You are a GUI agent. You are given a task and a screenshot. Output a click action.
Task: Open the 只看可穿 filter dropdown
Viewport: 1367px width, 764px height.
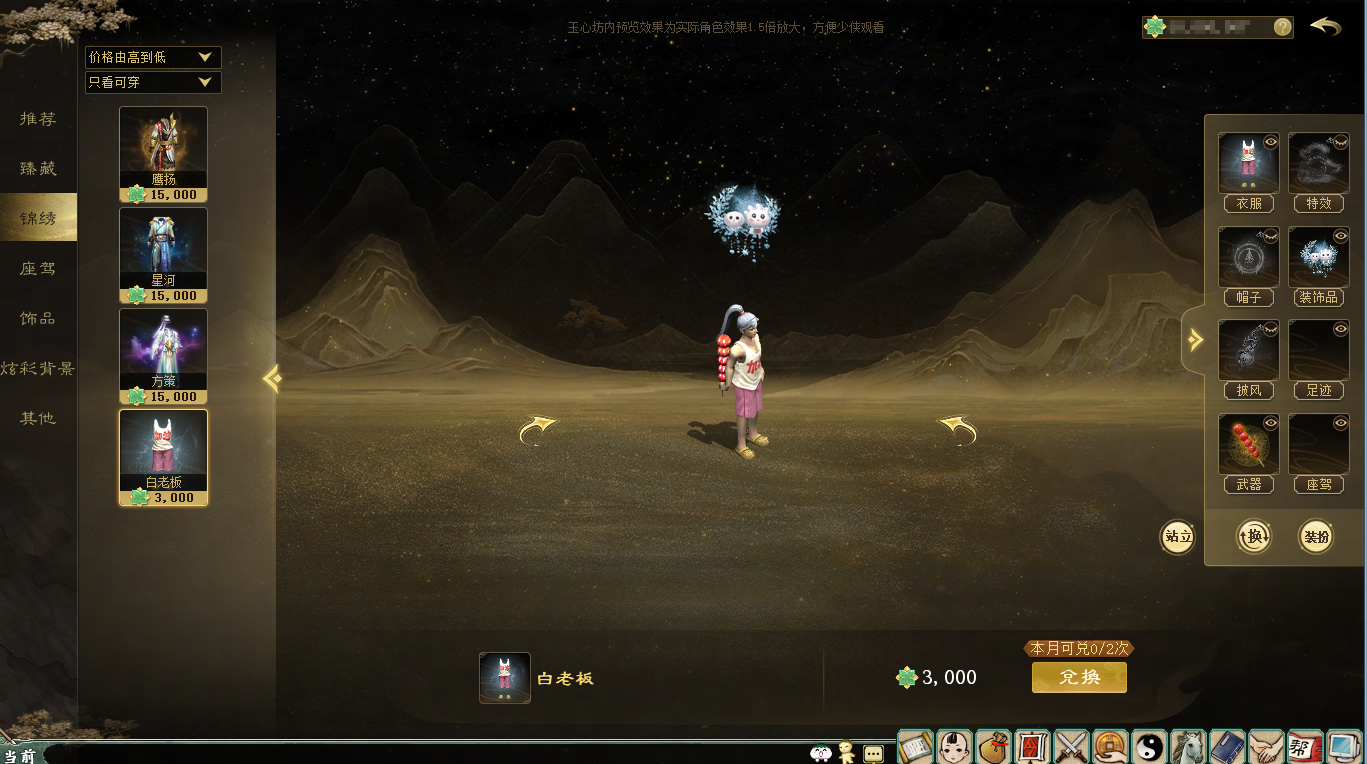click(153, 82)
